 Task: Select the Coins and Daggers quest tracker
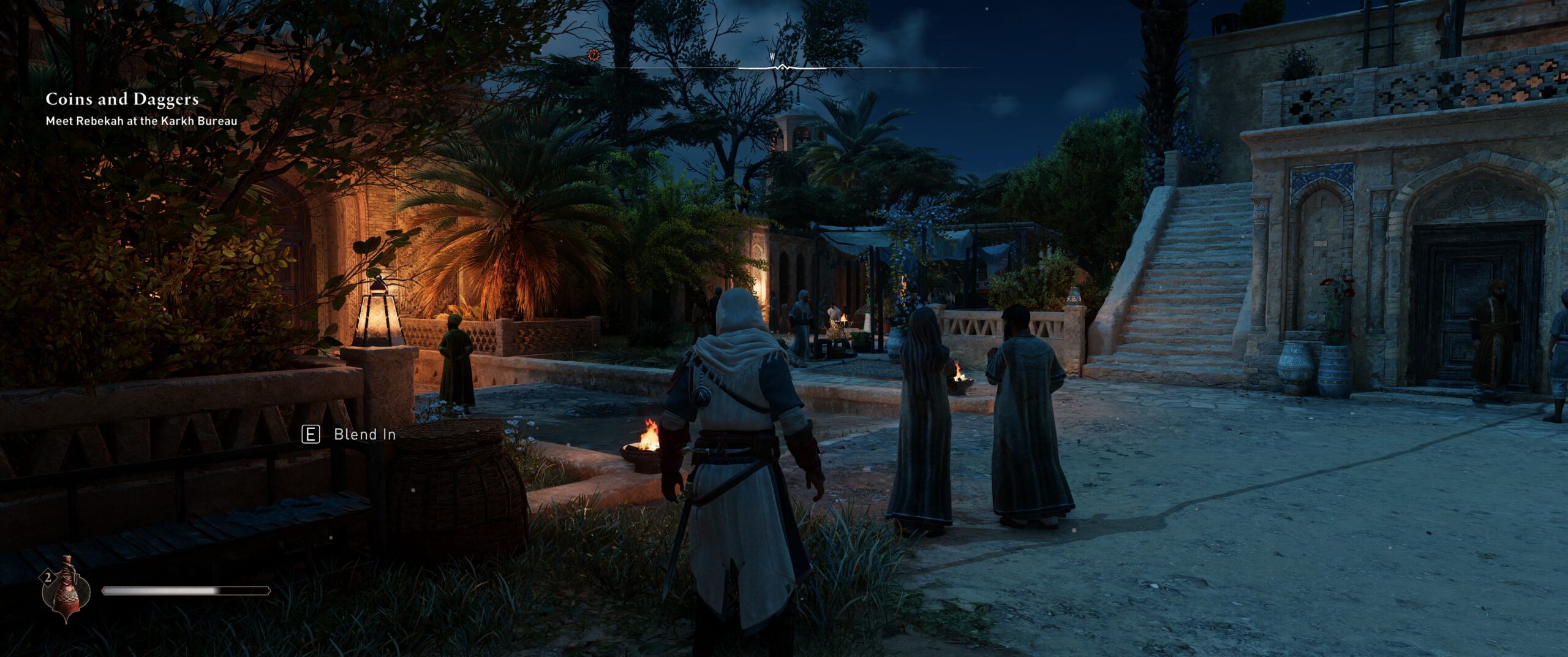(123, 99)
